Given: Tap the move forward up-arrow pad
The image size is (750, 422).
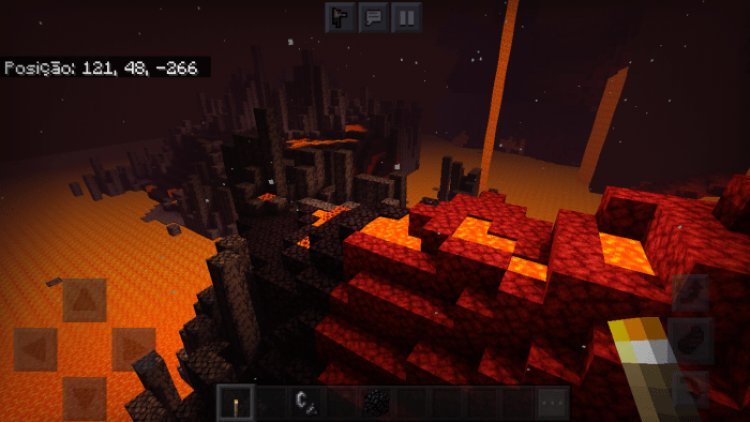Looking at the screenshot, I should 84,299.
